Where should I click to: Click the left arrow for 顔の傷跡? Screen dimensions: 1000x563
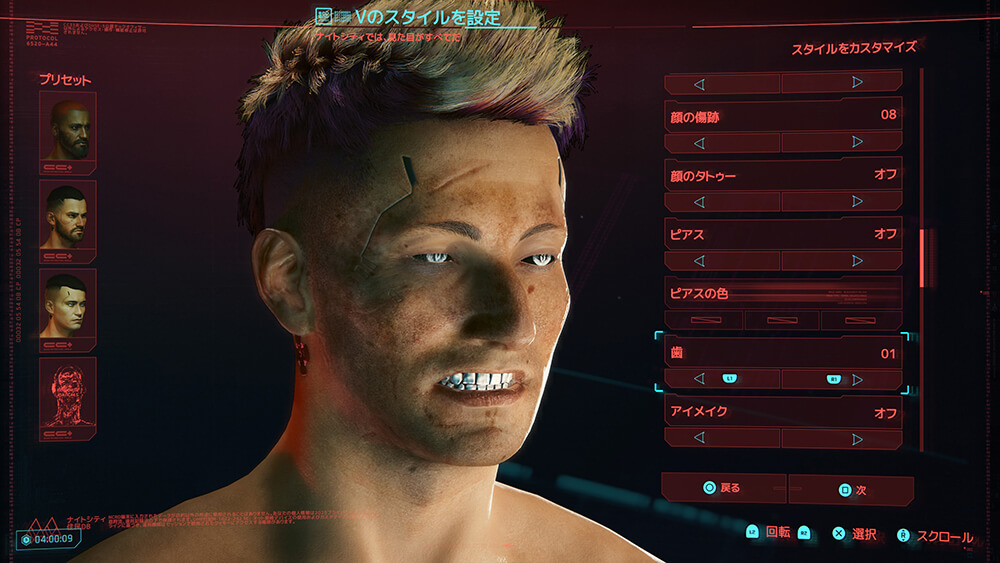pos(699,143)
